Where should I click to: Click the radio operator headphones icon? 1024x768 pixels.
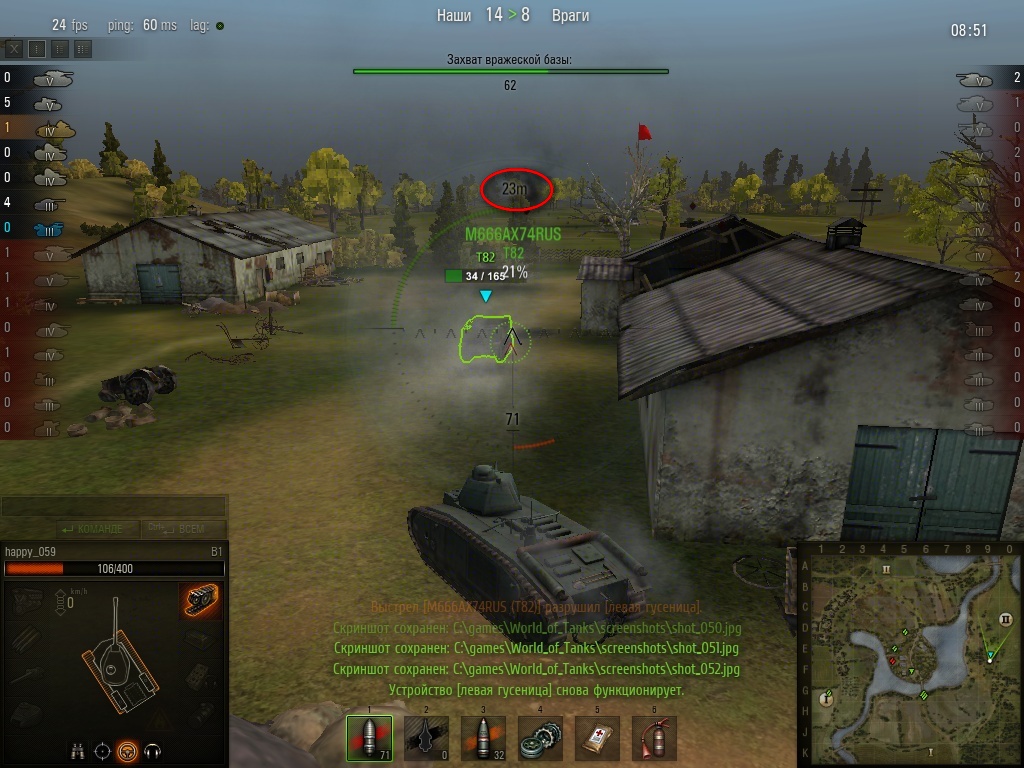coord(153,749)
